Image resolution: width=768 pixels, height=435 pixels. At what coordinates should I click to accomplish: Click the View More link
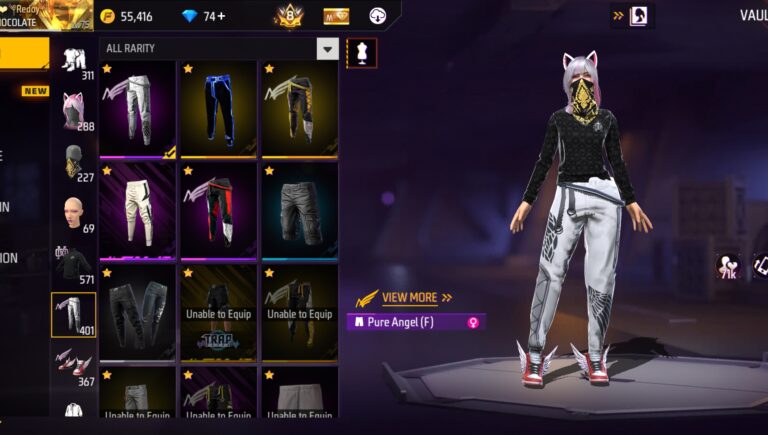409,297
